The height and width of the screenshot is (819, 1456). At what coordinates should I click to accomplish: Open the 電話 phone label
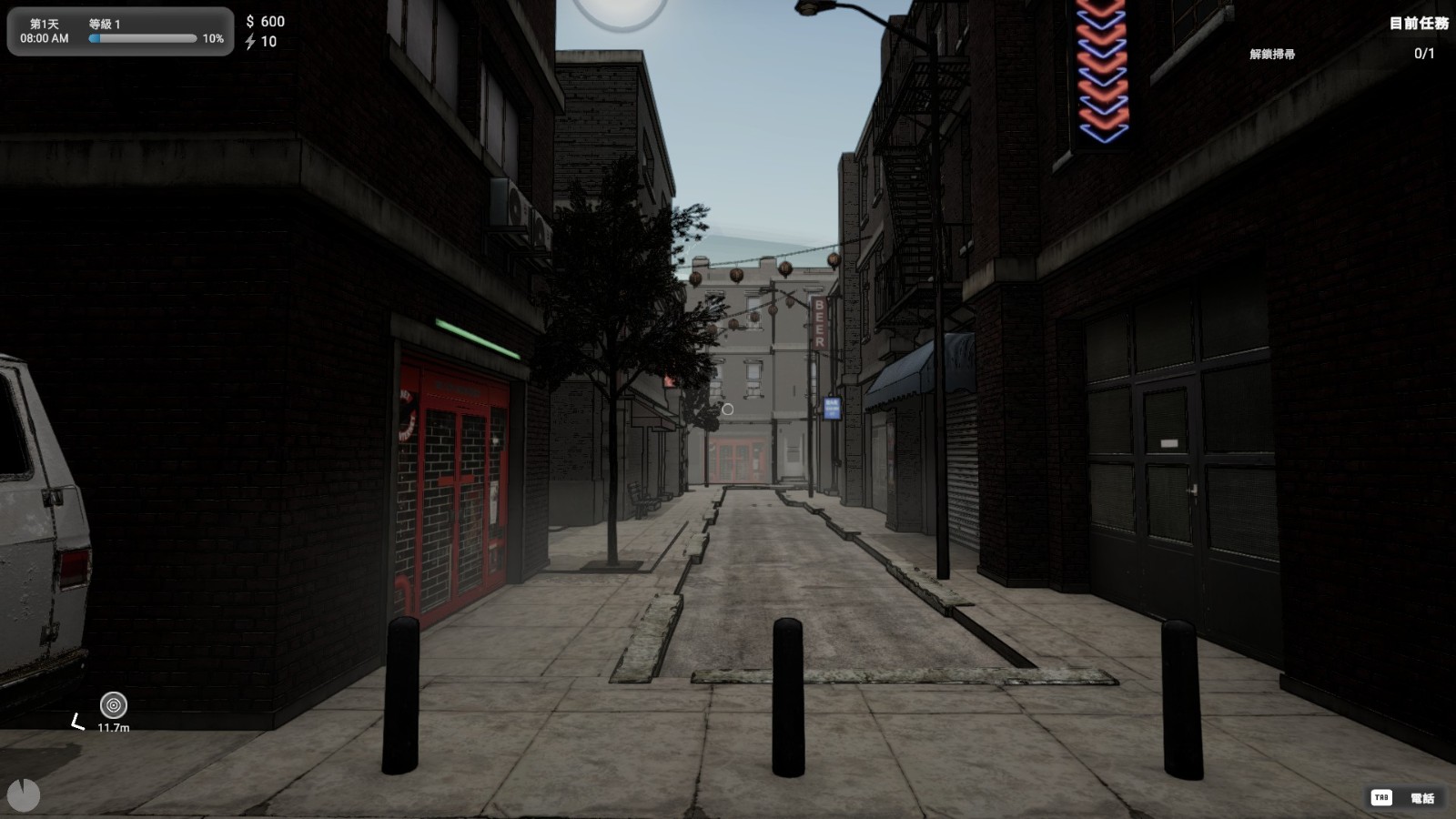pos(1421,798)
